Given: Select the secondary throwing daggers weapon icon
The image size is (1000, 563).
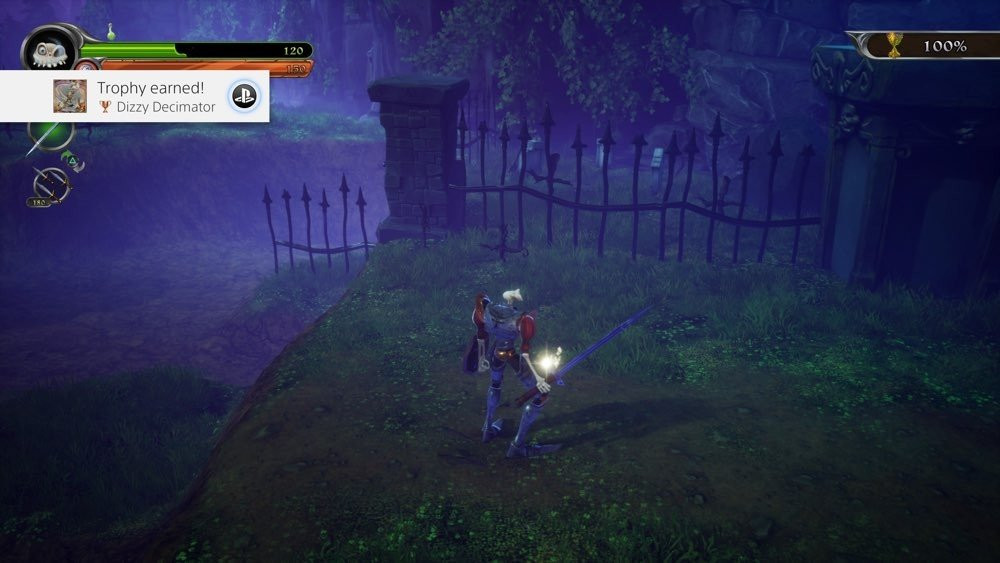Looking at the screenshot, I should point(50,183).
